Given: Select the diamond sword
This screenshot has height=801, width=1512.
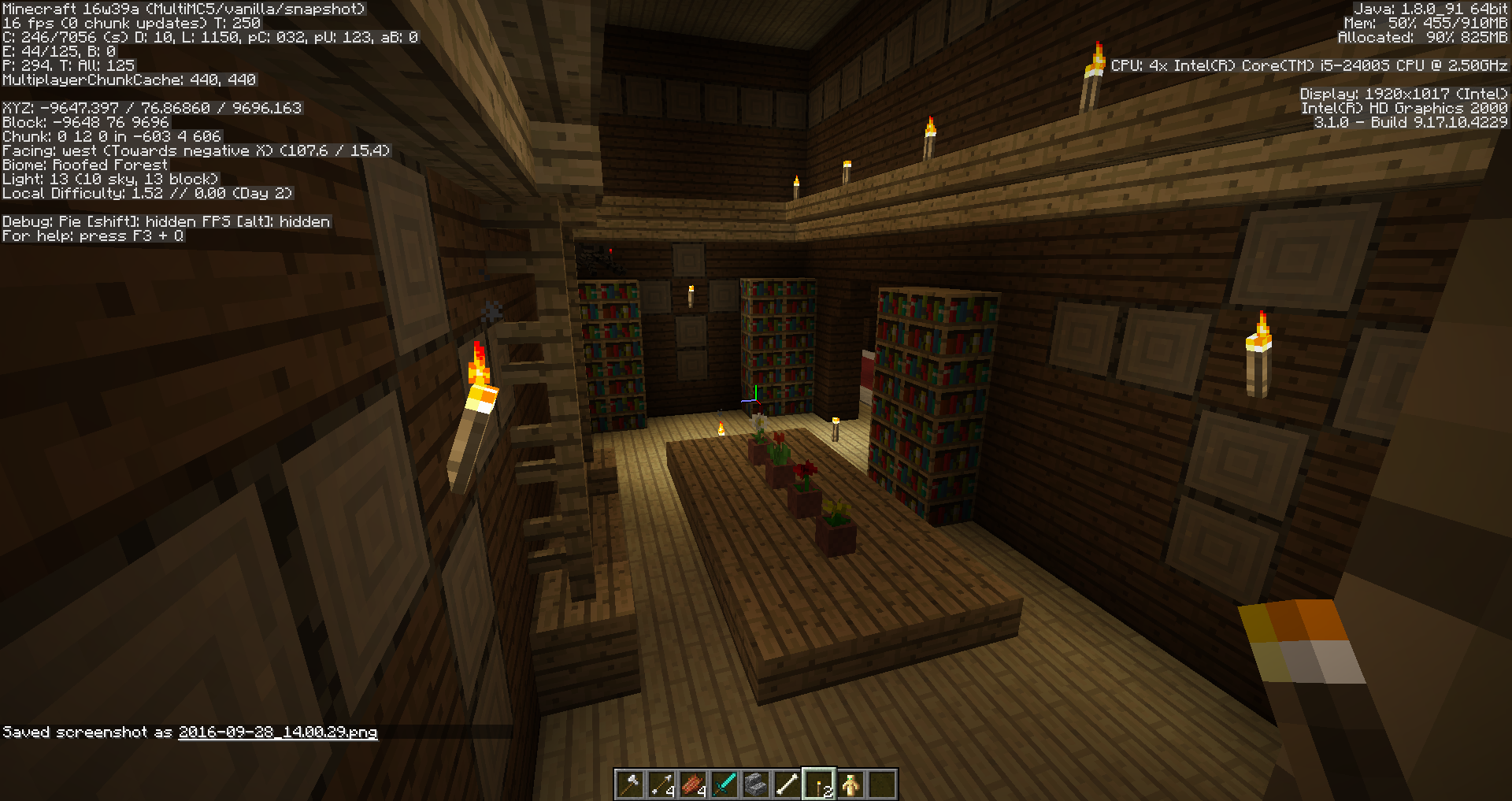Looking at the screenshot, I should (x=725, y=784).
